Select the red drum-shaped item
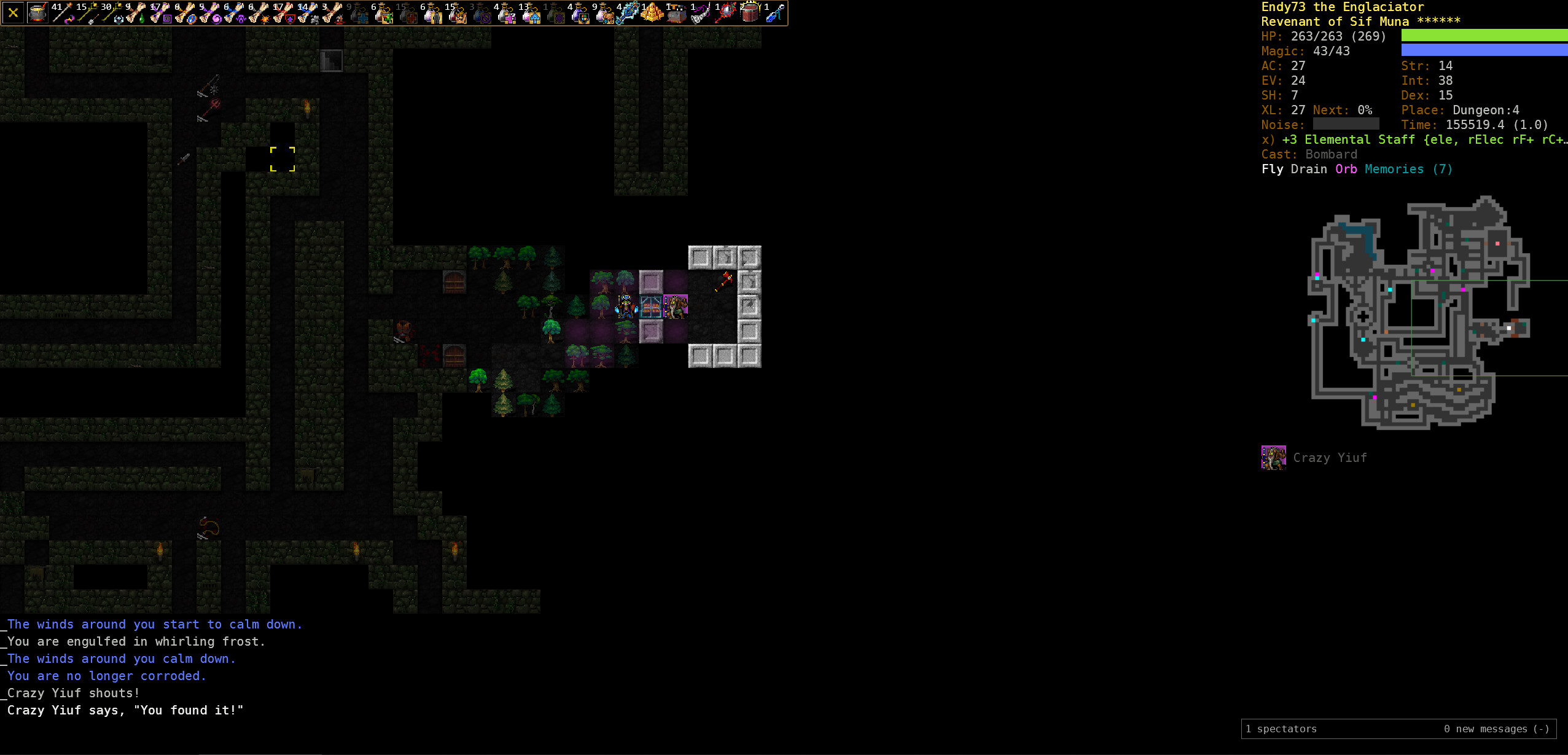Screen dimensions: 1568x755 tap(750, 12)
